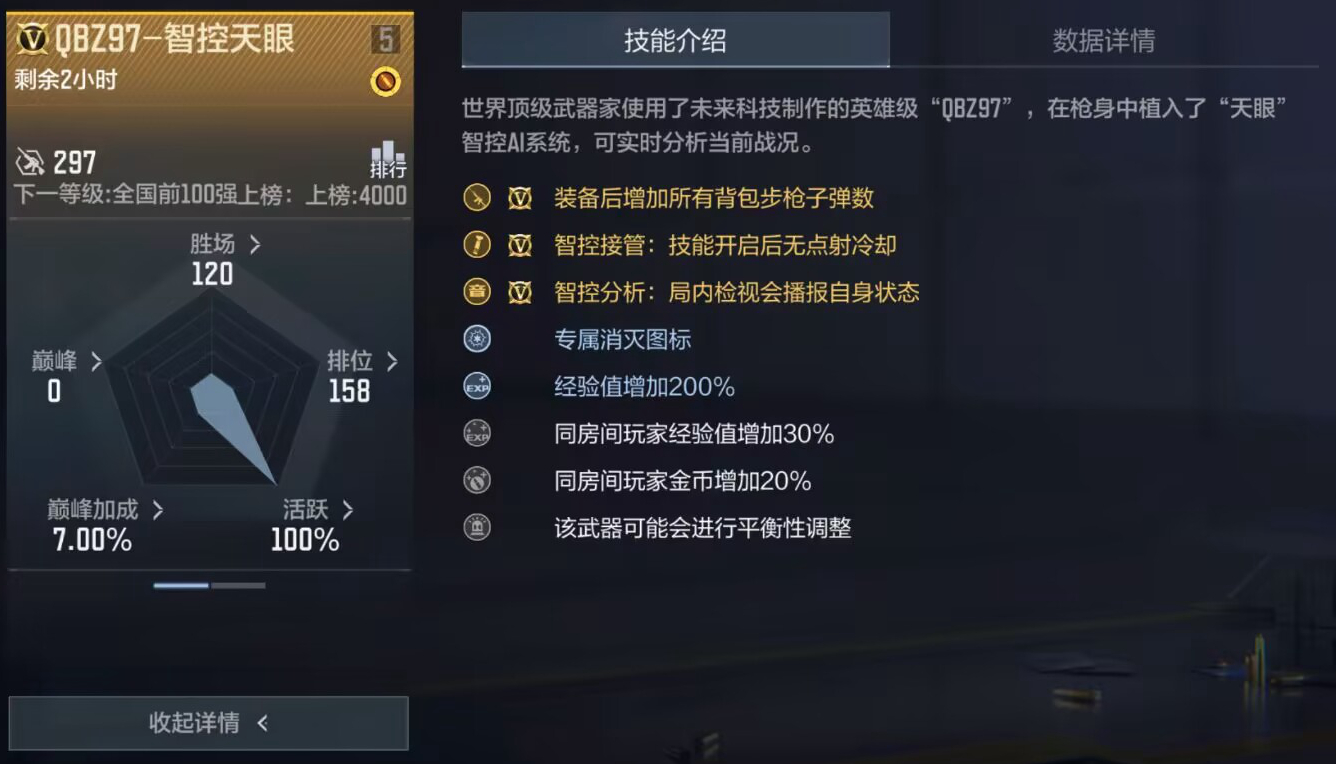
Task: Select the rifle ammo bonus skill icon
Action: [x=476, y=199]
